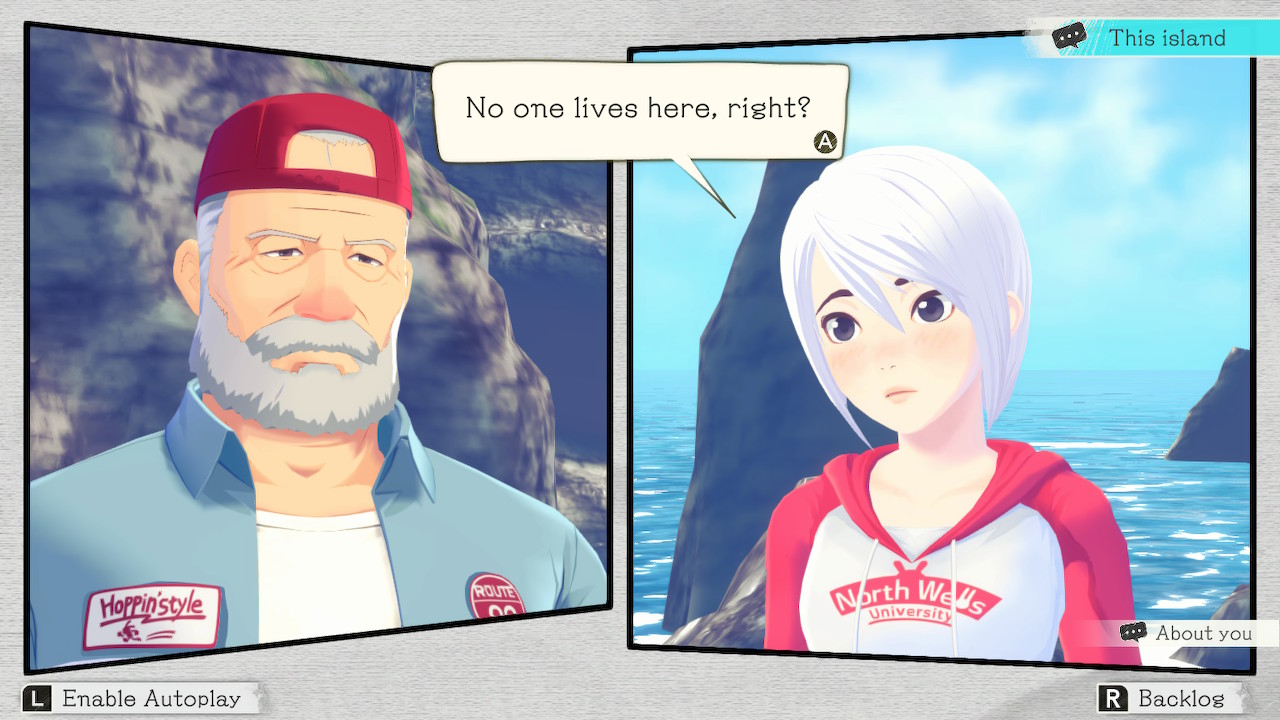Viewport: 1280px width, 720px height.
Task: Click the question No one lives here, right?
Action: pos(640,108)
